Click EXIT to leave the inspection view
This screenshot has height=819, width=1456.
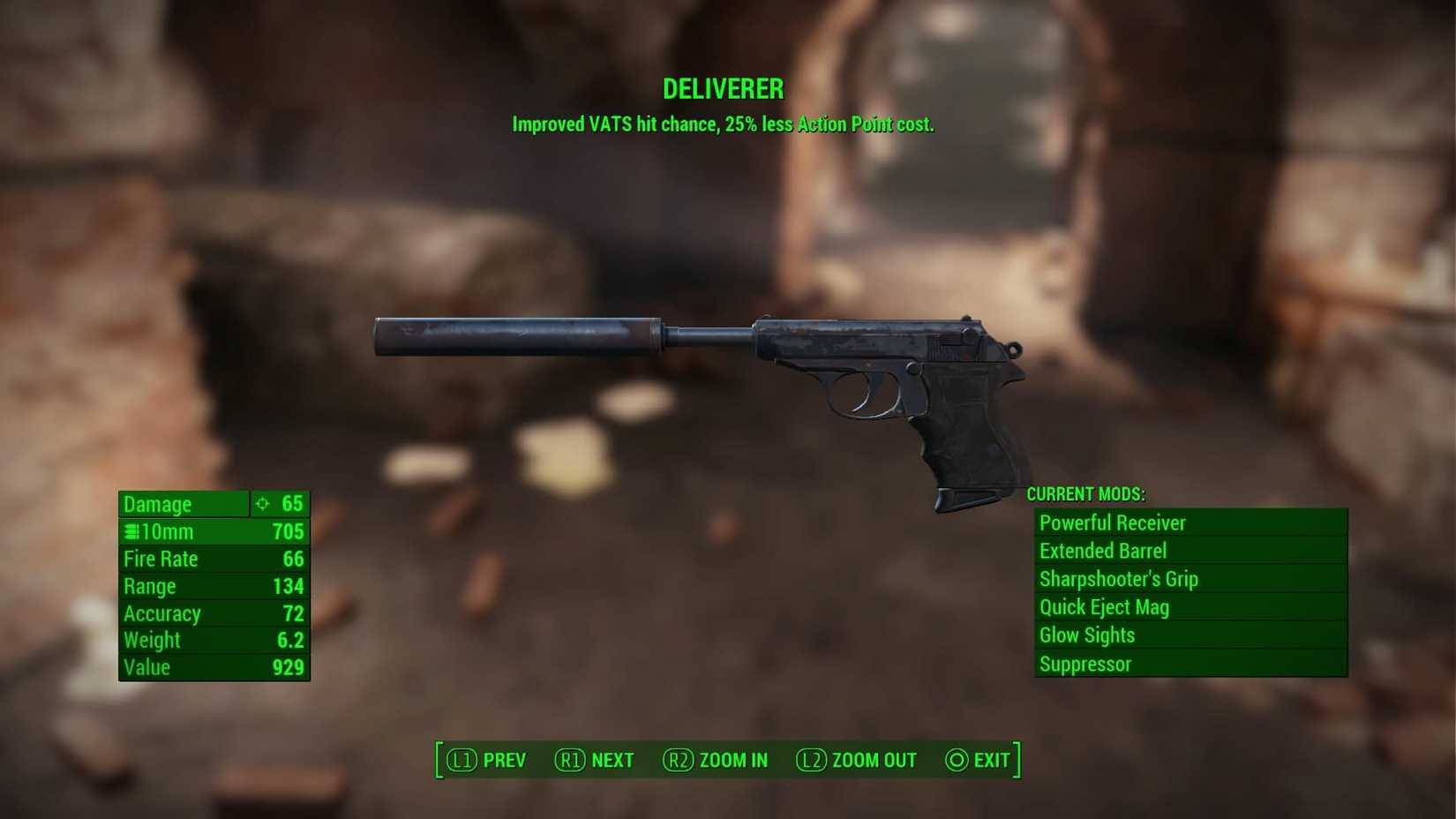click(990, 760)
